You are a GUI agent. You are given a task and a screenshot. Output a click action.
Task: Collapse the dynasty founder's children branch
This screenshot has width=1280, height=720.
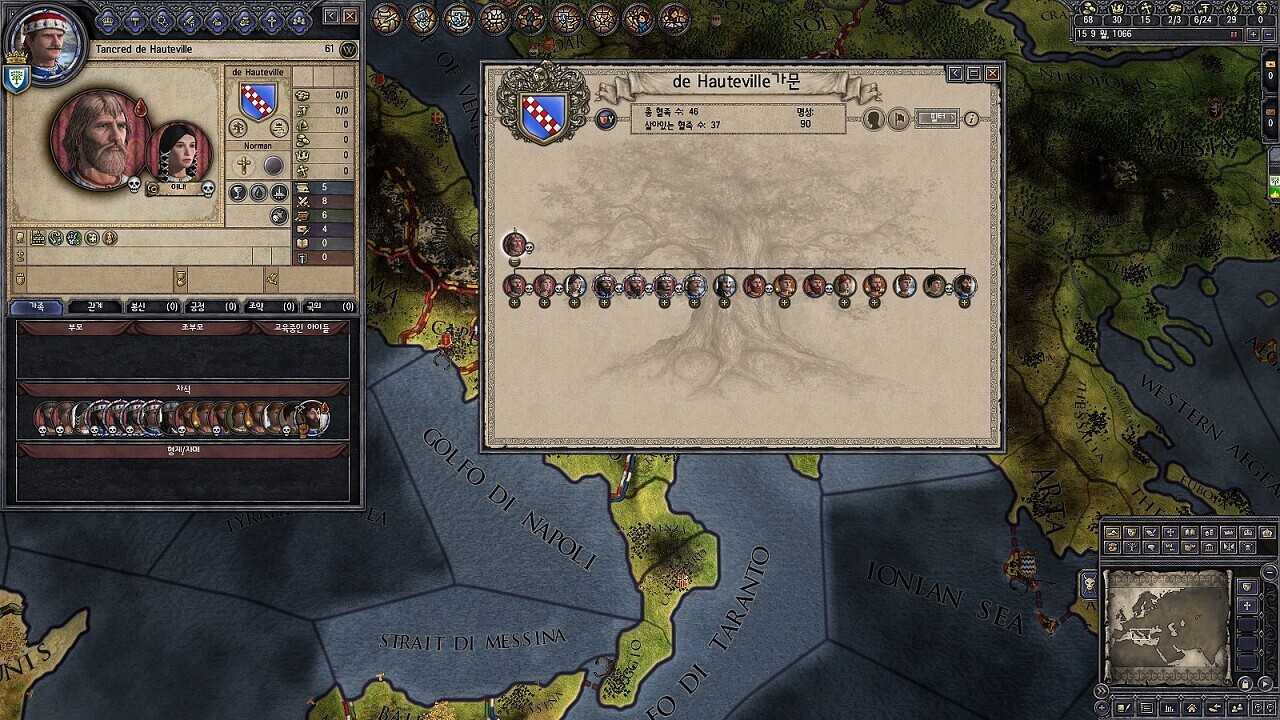(515, 262)
